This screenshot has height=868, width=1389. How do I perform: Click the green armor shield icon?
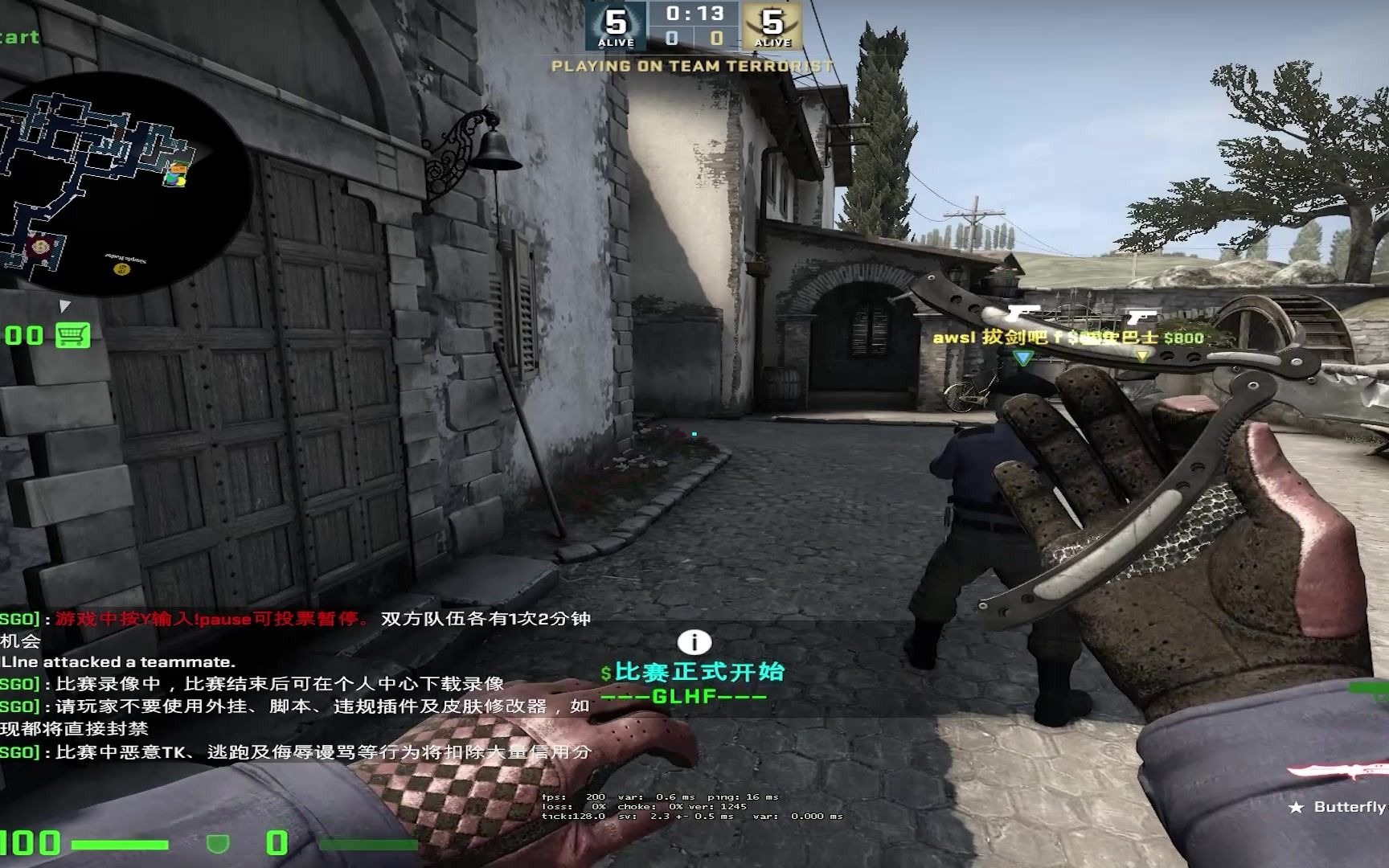[216, 842]
